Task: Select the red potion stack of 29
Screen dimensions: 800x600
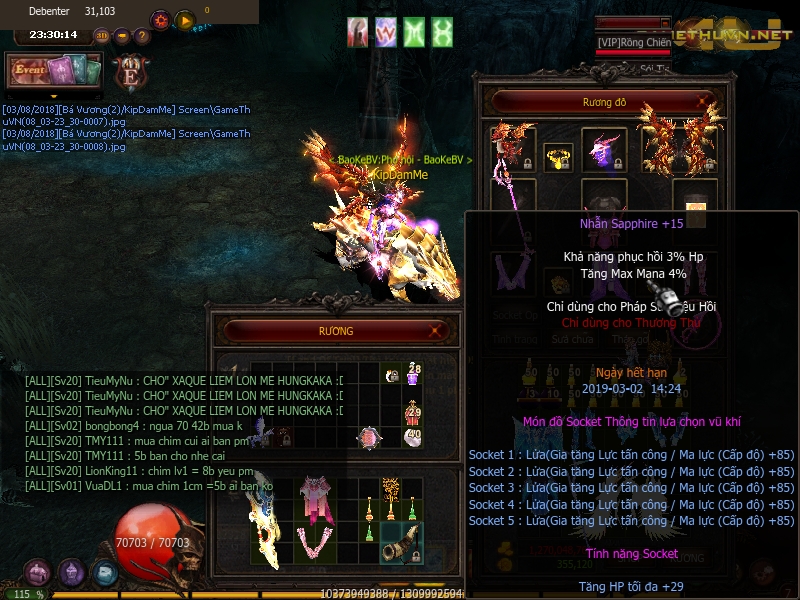Action: click(412, 411)
